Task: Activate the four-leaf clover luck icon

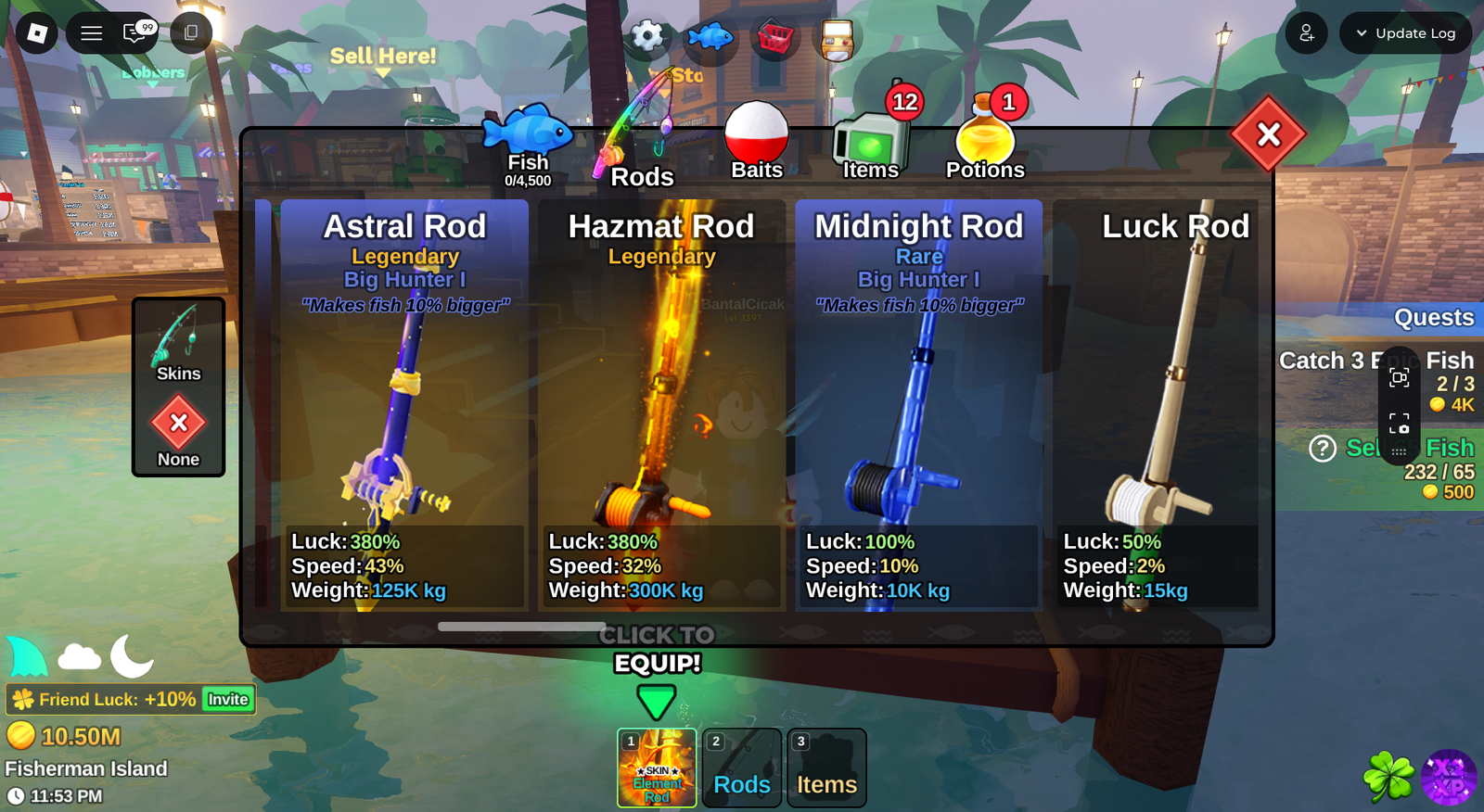Action: pos(1388,777)
